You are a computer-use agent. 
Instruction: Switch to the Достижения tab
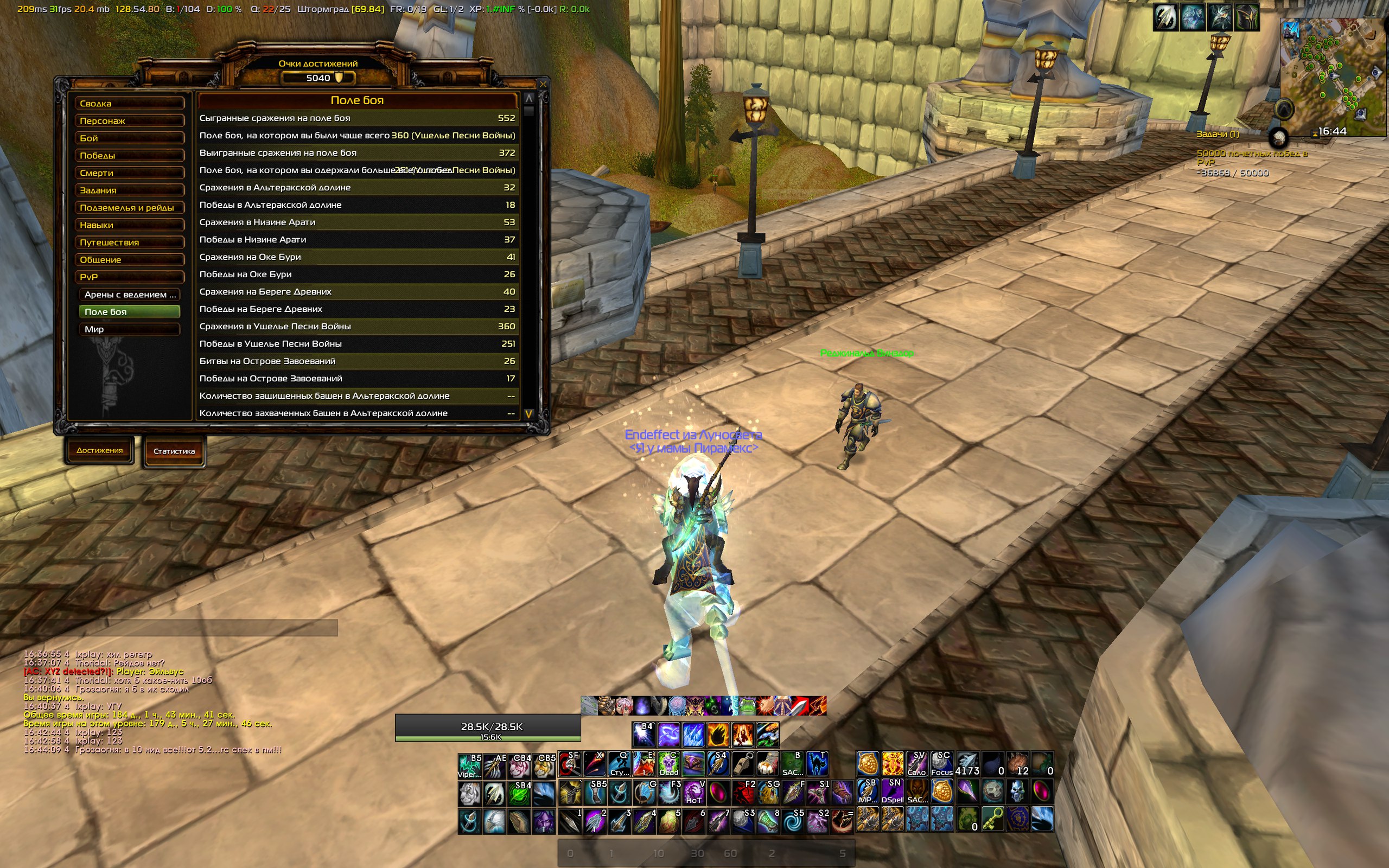99,451
